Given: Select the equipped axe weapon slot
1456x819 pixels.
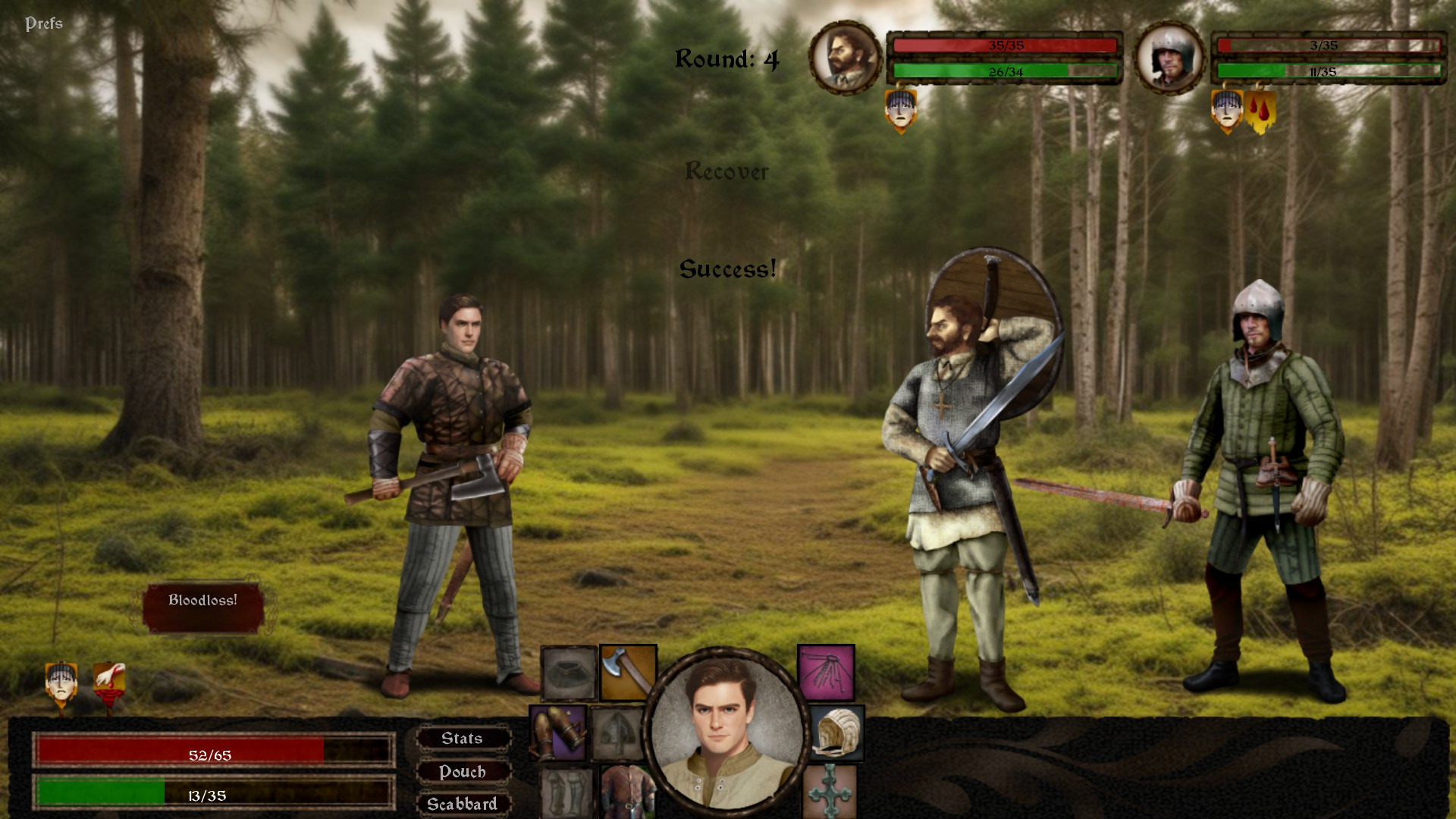Looking at the screenshot, I should (628, 672).
